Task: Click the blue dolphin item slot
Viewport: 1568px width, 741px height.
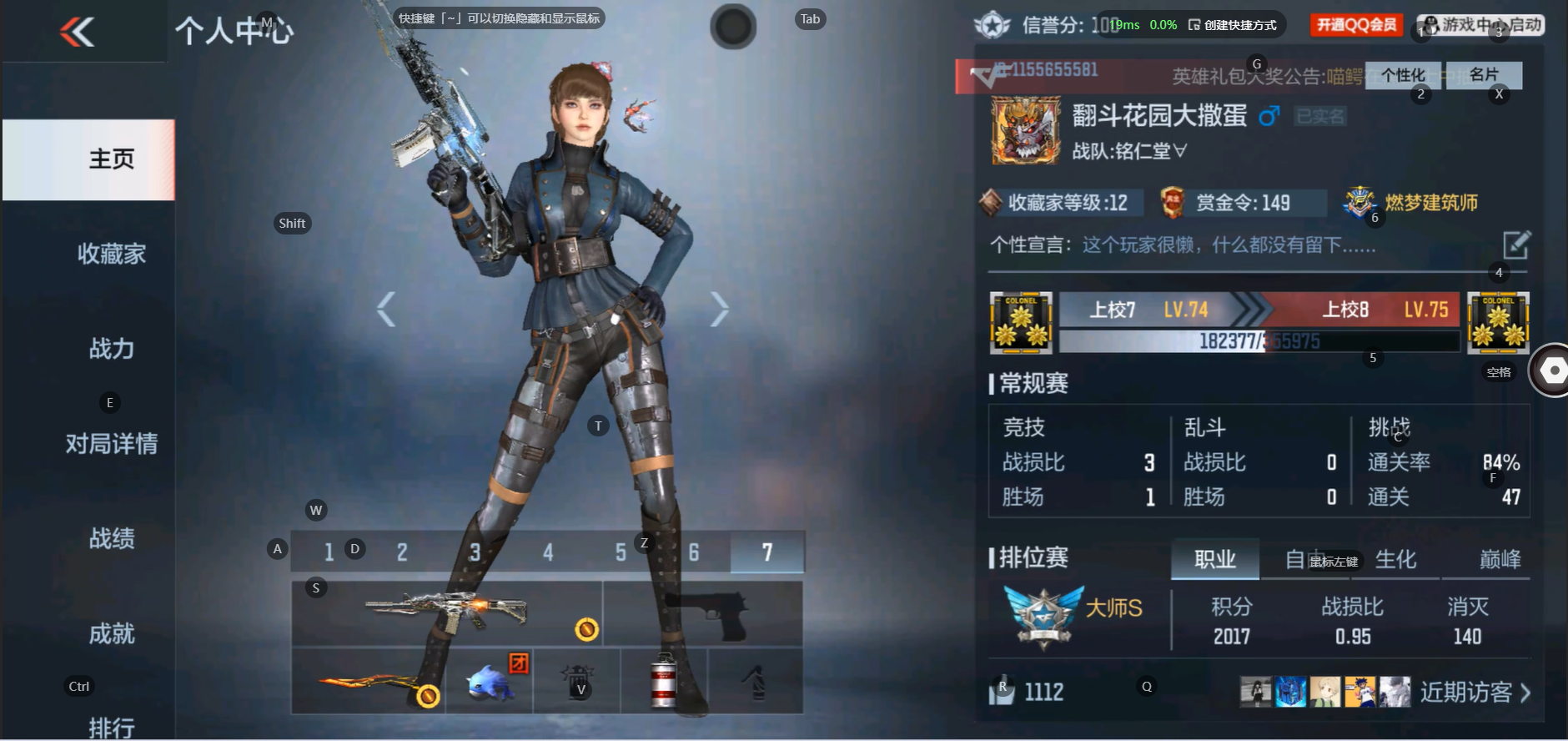Action: (490, 681)
